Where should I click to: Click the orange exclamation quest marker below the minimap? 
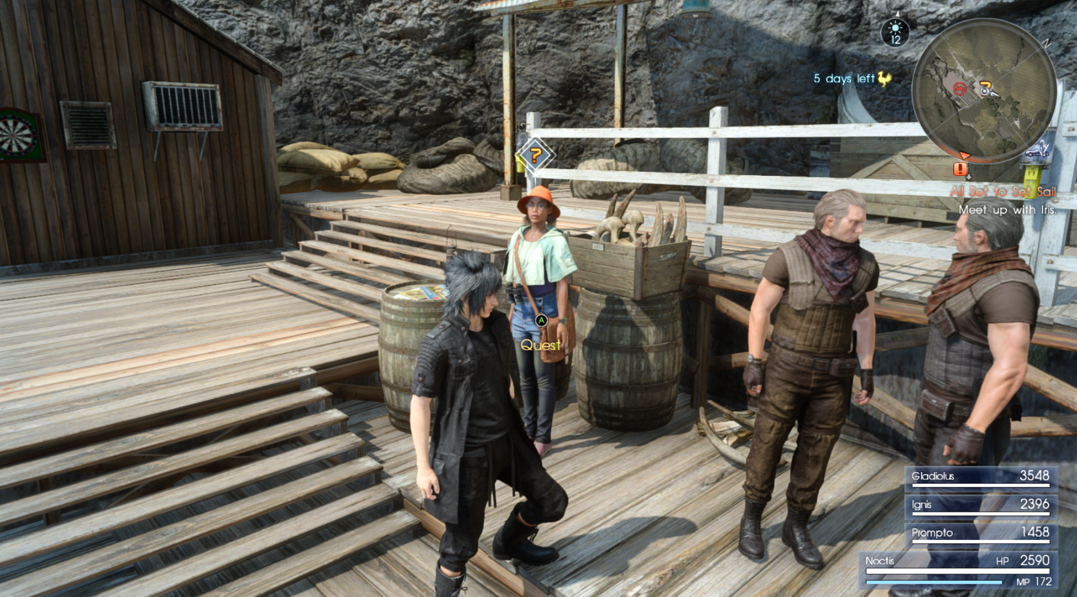[x=961, y=169]
